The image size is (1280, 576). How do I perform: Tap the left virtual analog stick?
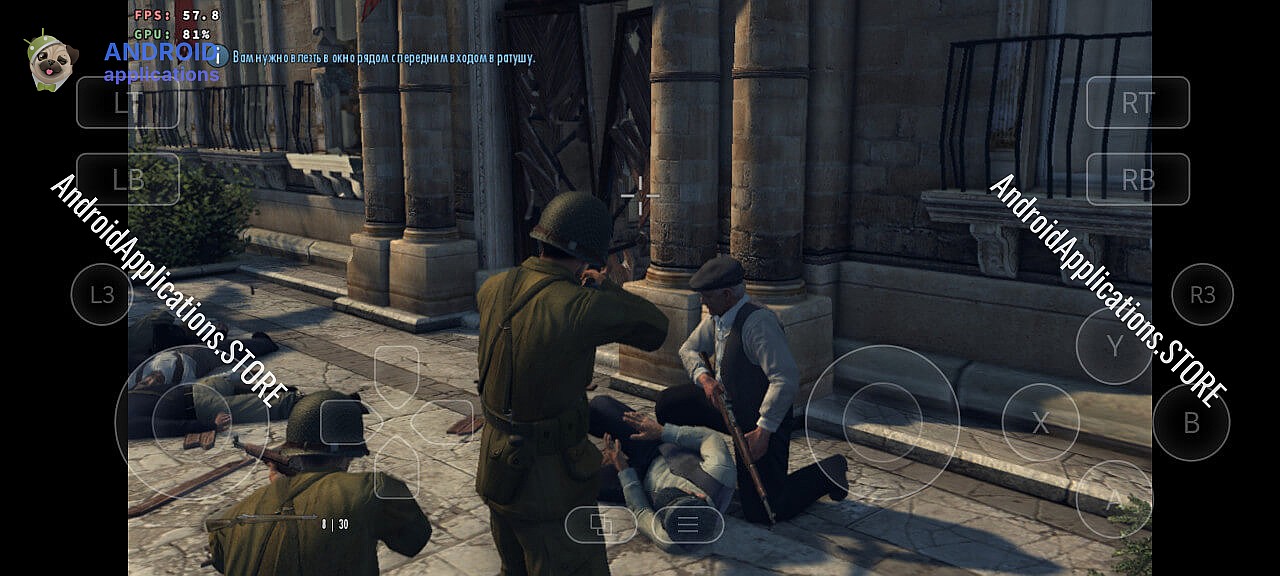coord(191,423)
